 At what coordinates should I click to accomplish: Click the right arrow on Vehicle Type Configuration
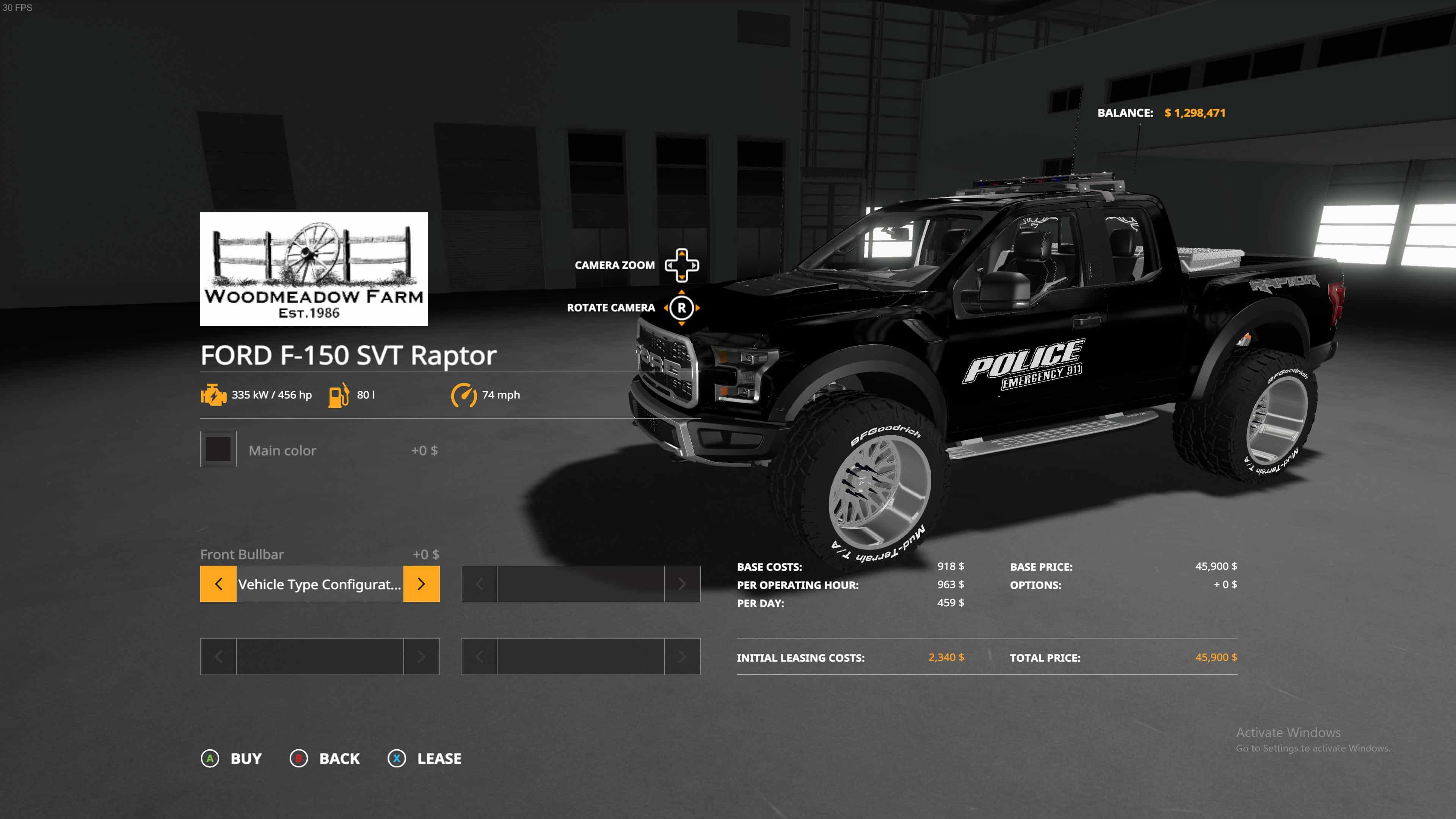tap(421, 584)
